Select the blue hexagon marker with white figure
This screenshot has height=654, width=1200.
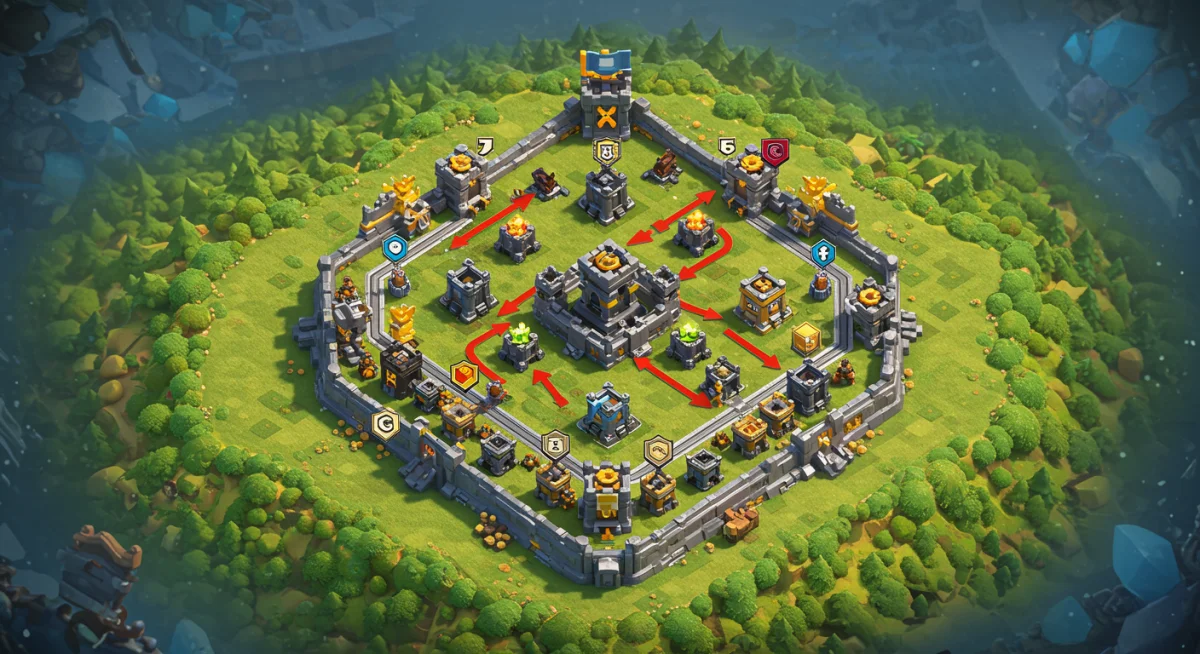822,252
